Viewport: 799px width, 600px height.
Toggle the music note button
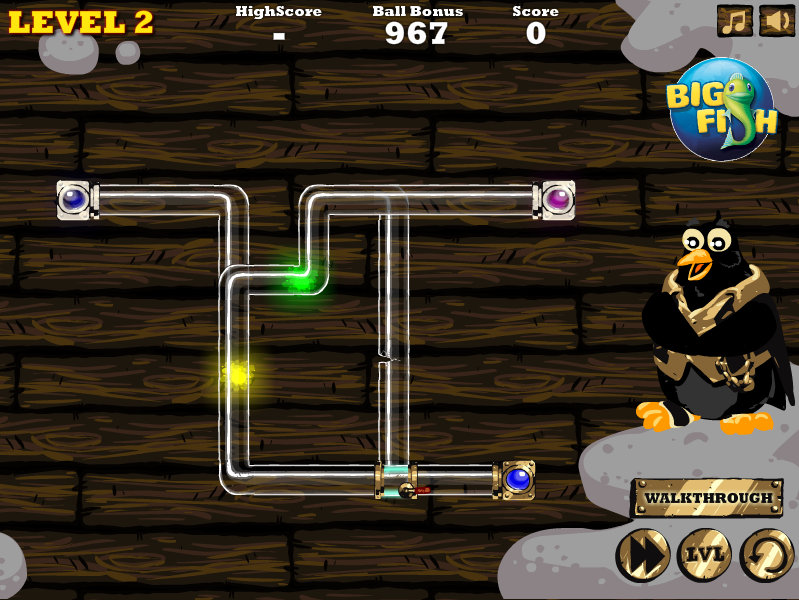click(x=735, y=21)
